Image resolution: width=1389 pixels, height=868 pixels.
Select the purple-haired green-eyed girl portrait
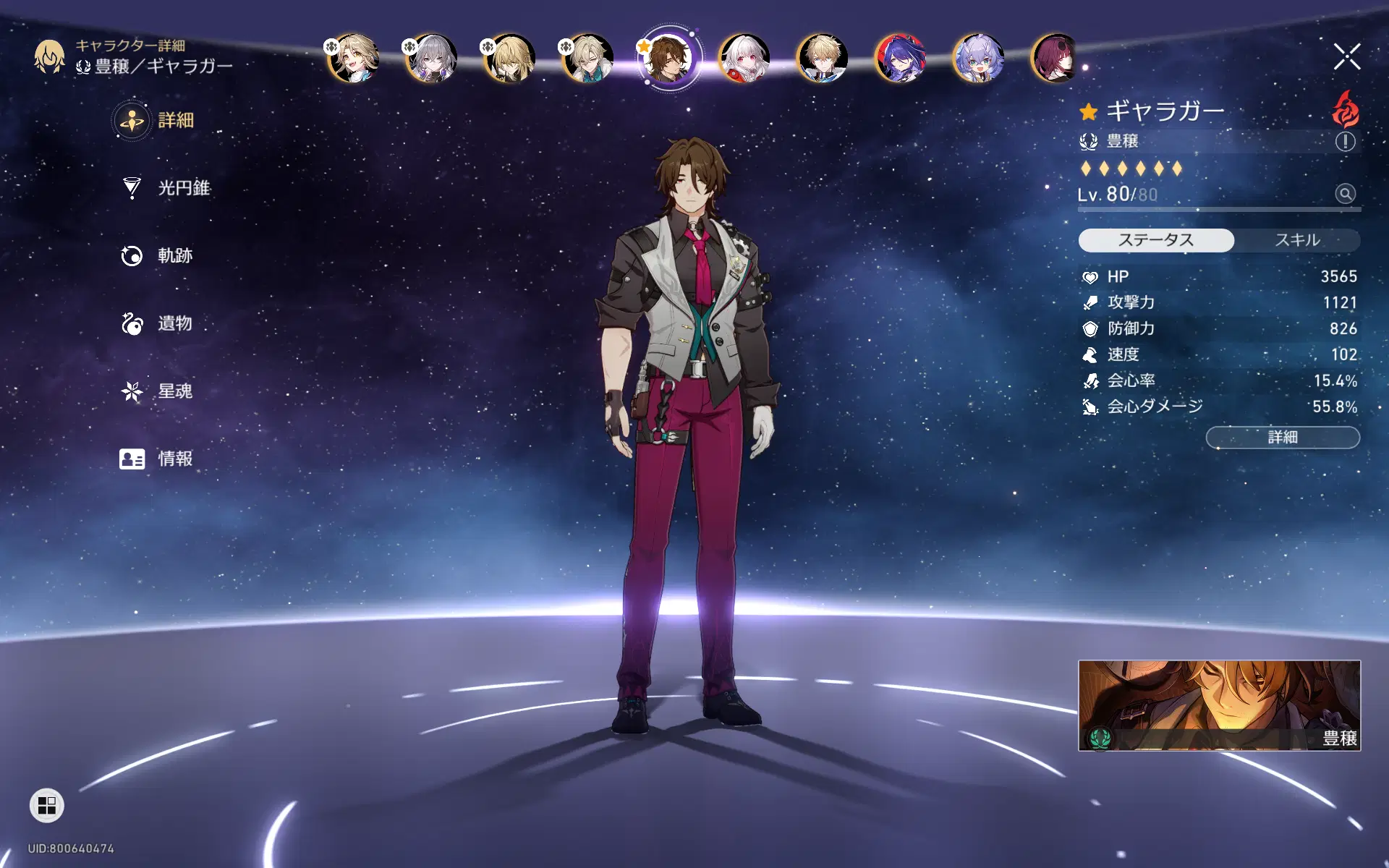click(x=978, y=58)
